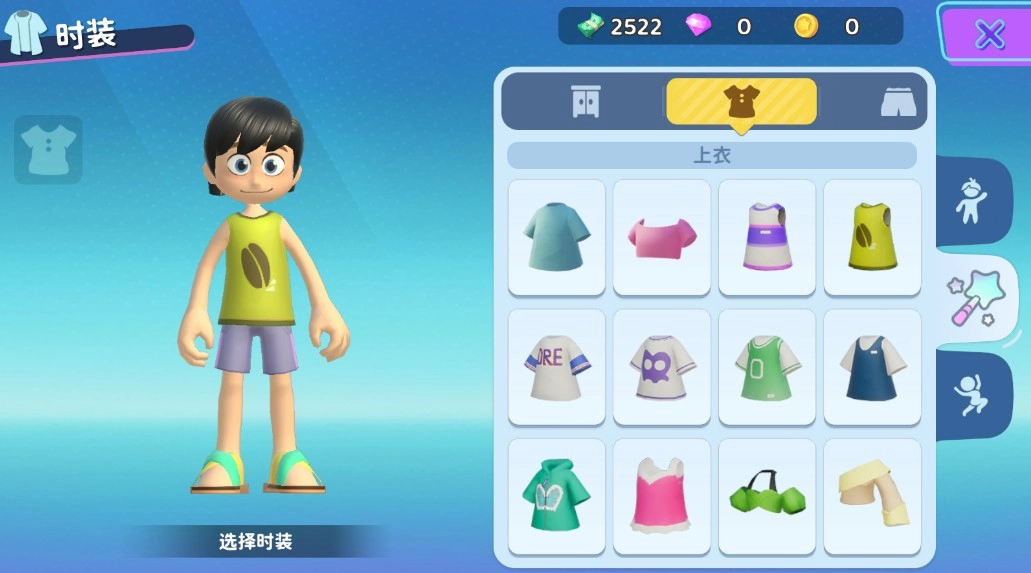
Task: Click the faded shirt icon beside the character
Action: 48,150
